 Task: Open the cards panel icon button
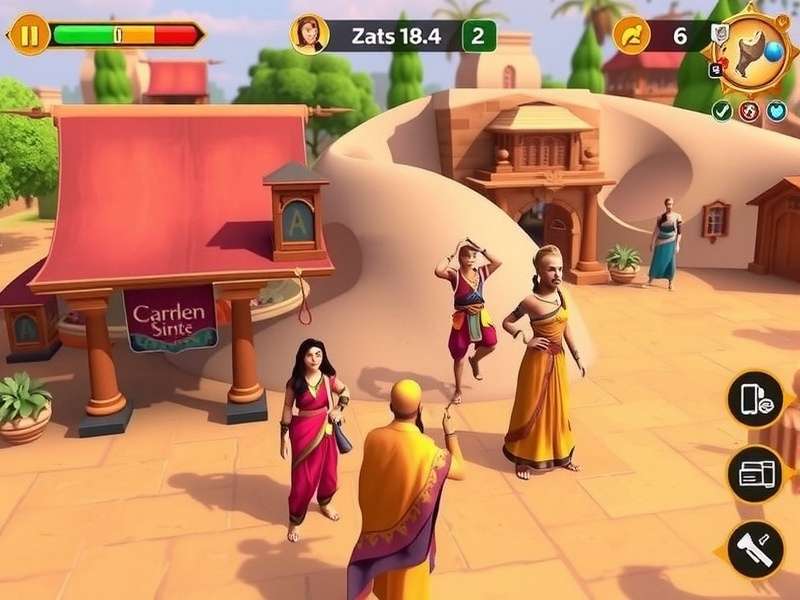coord(755,472)
